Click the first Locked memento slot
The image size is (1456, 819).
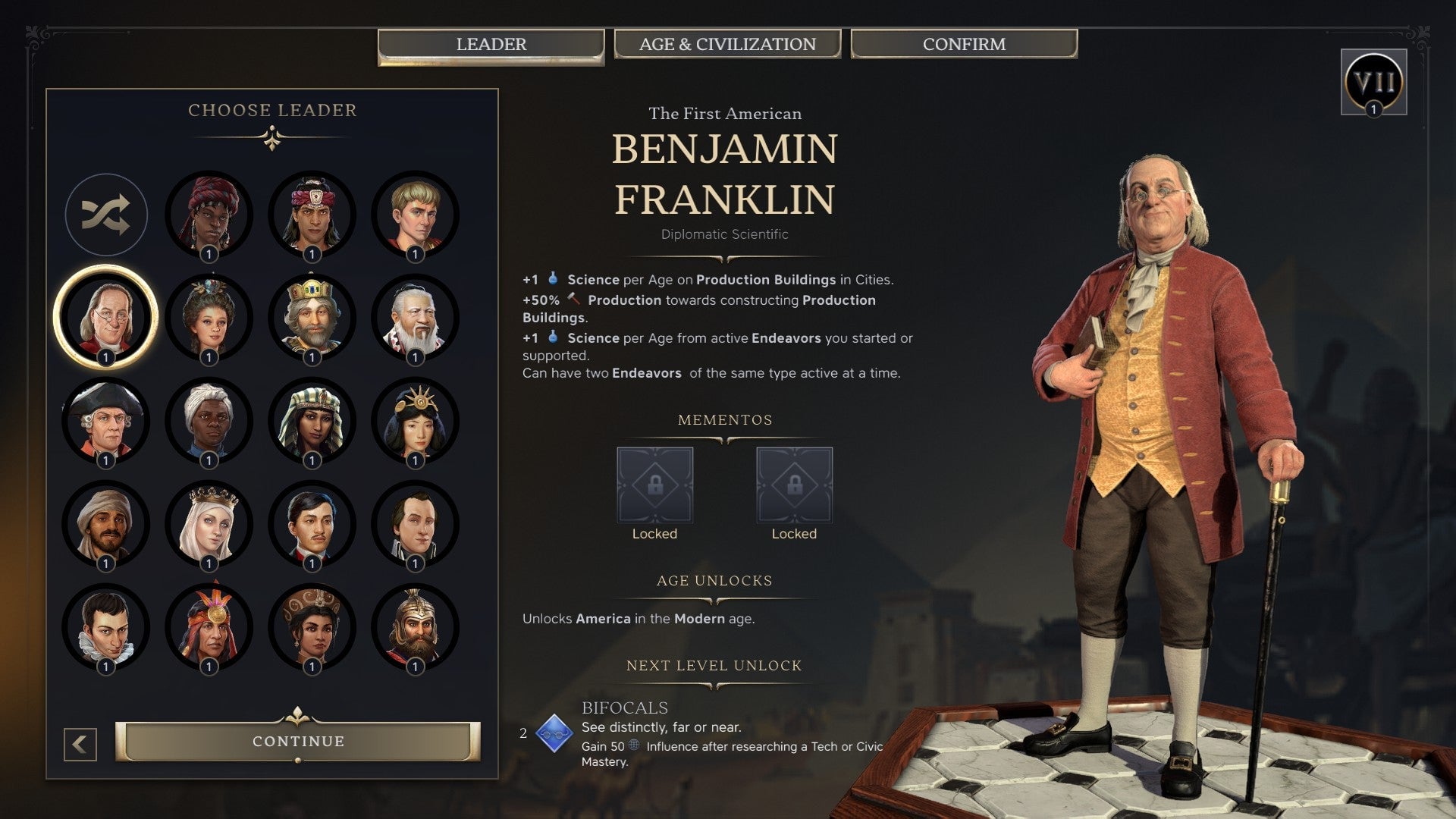[x=654, y=485]
